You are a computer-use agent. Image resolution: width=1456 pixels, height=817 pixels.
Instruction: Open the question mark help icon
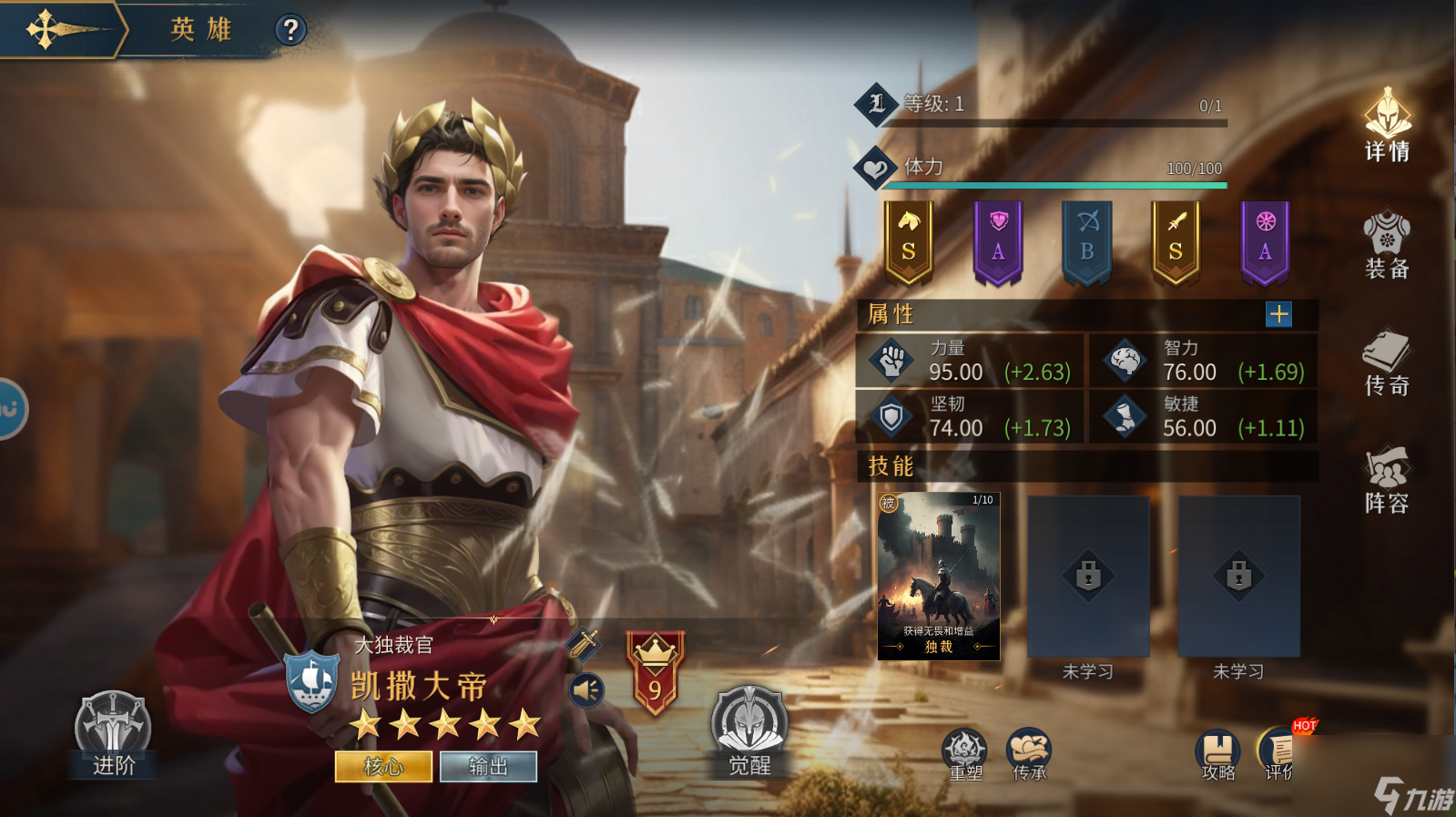point(290,30)
